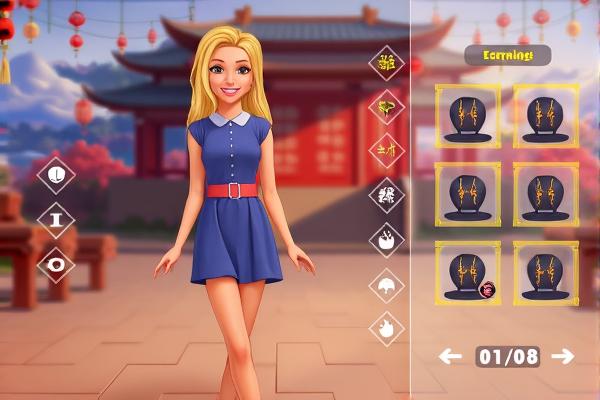Screen dimensions: 600x400
Task: Choose the umbrella-shaped category icon
Action: (386, 287)
